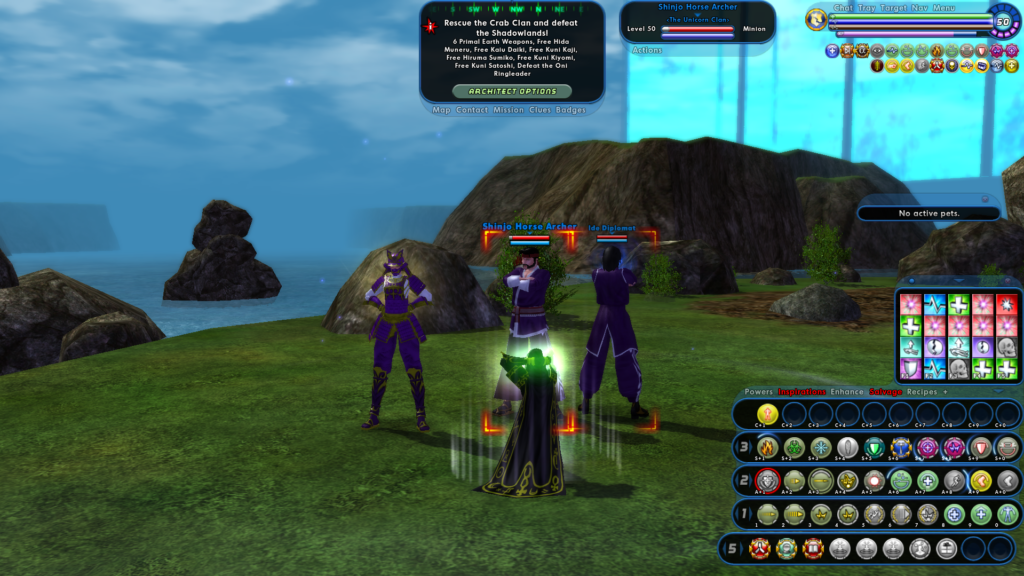Activate the yellow power in slot C+1
This screenshot has height=576, width=1024.
pyautogui.click(x=767, y=413)
